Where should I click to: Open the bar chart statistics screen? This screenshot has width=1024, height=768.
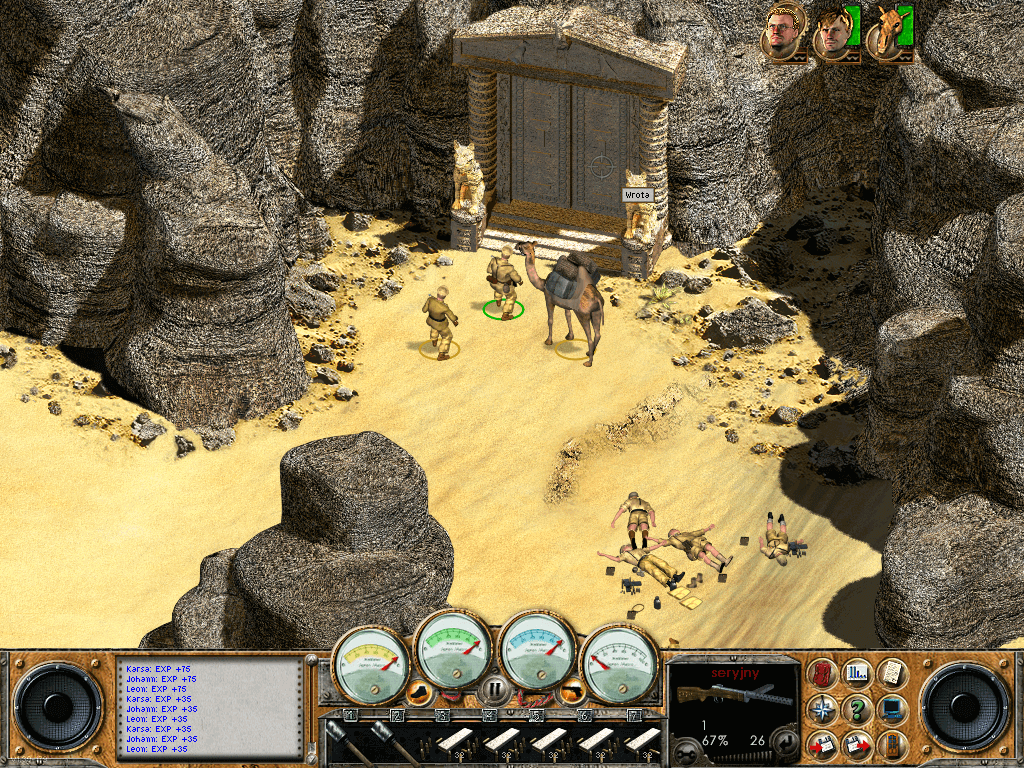pyautogui.click(x=857, y=673)
